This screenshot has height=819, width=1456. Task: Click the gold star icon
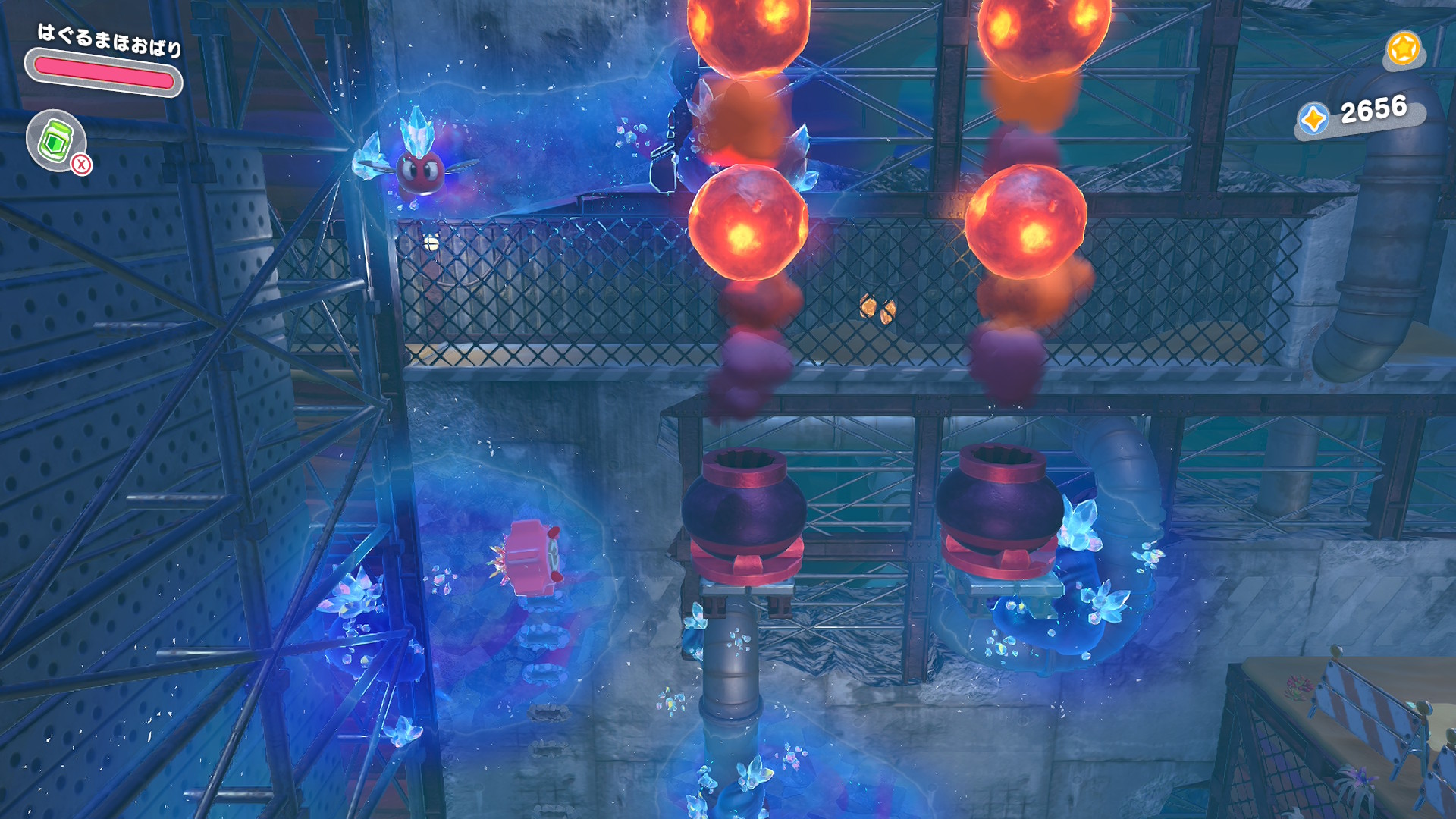coord(1402,49)
